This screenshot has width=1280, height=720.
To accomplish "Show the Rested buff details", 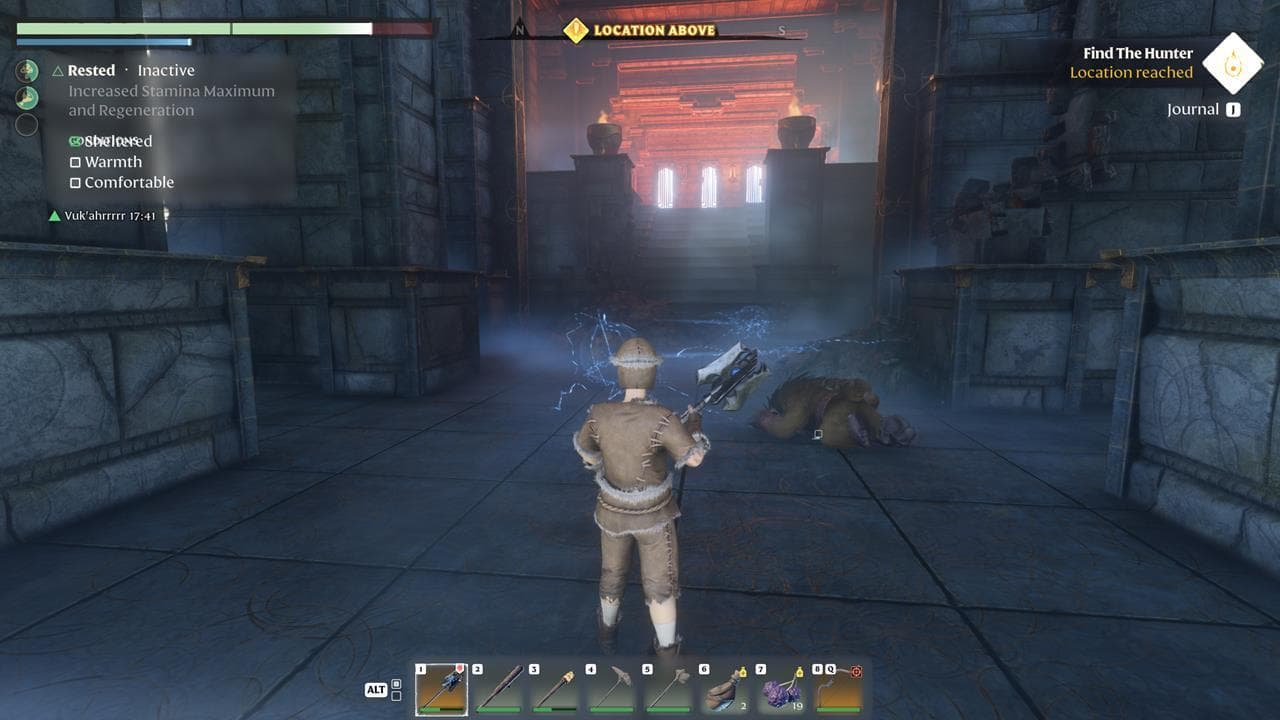I will point(91,71).
